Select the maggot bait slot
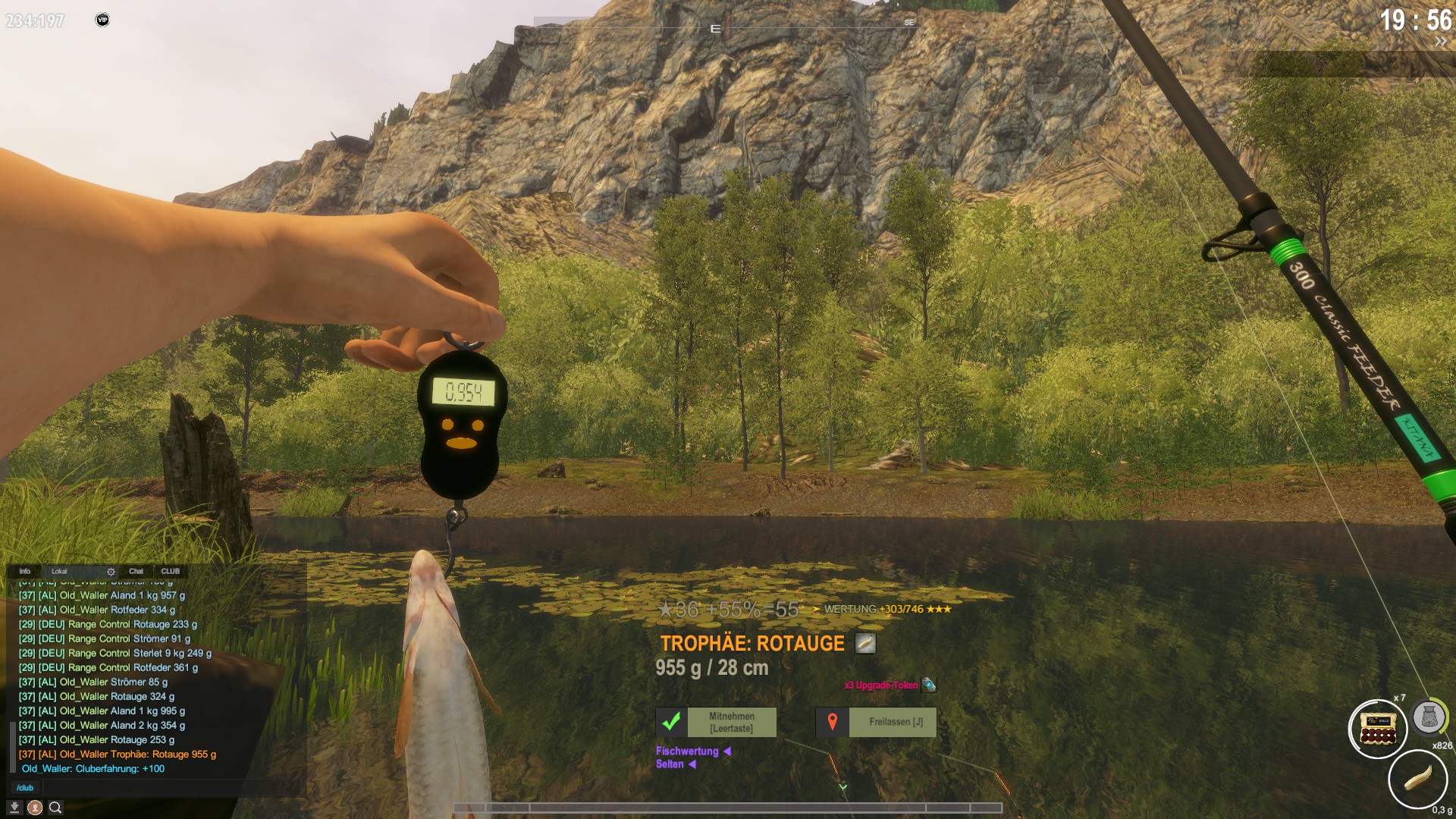 1417,779
